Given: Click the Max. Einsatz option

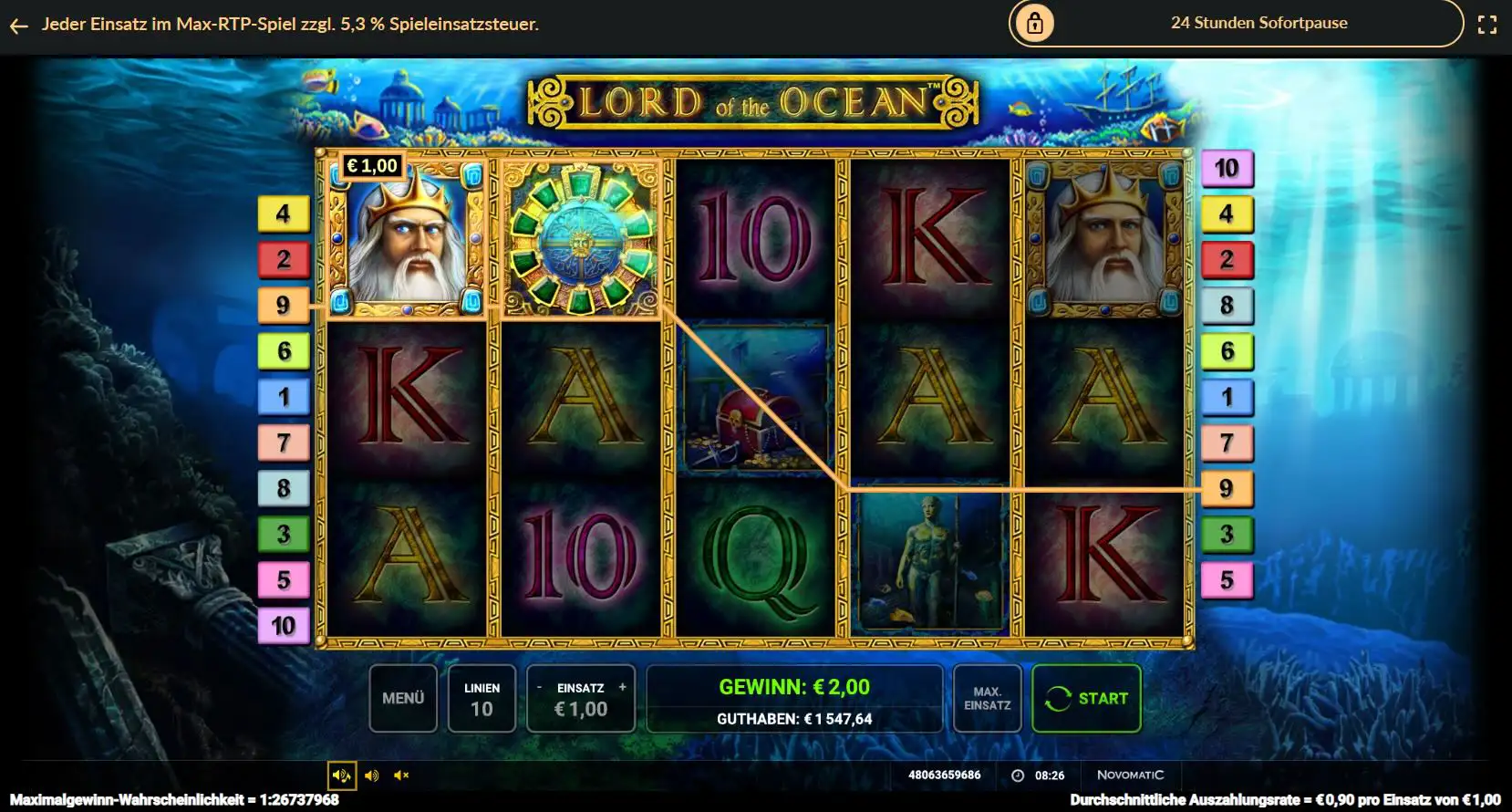Looking at the screenshot, I should tap(987, 698).
